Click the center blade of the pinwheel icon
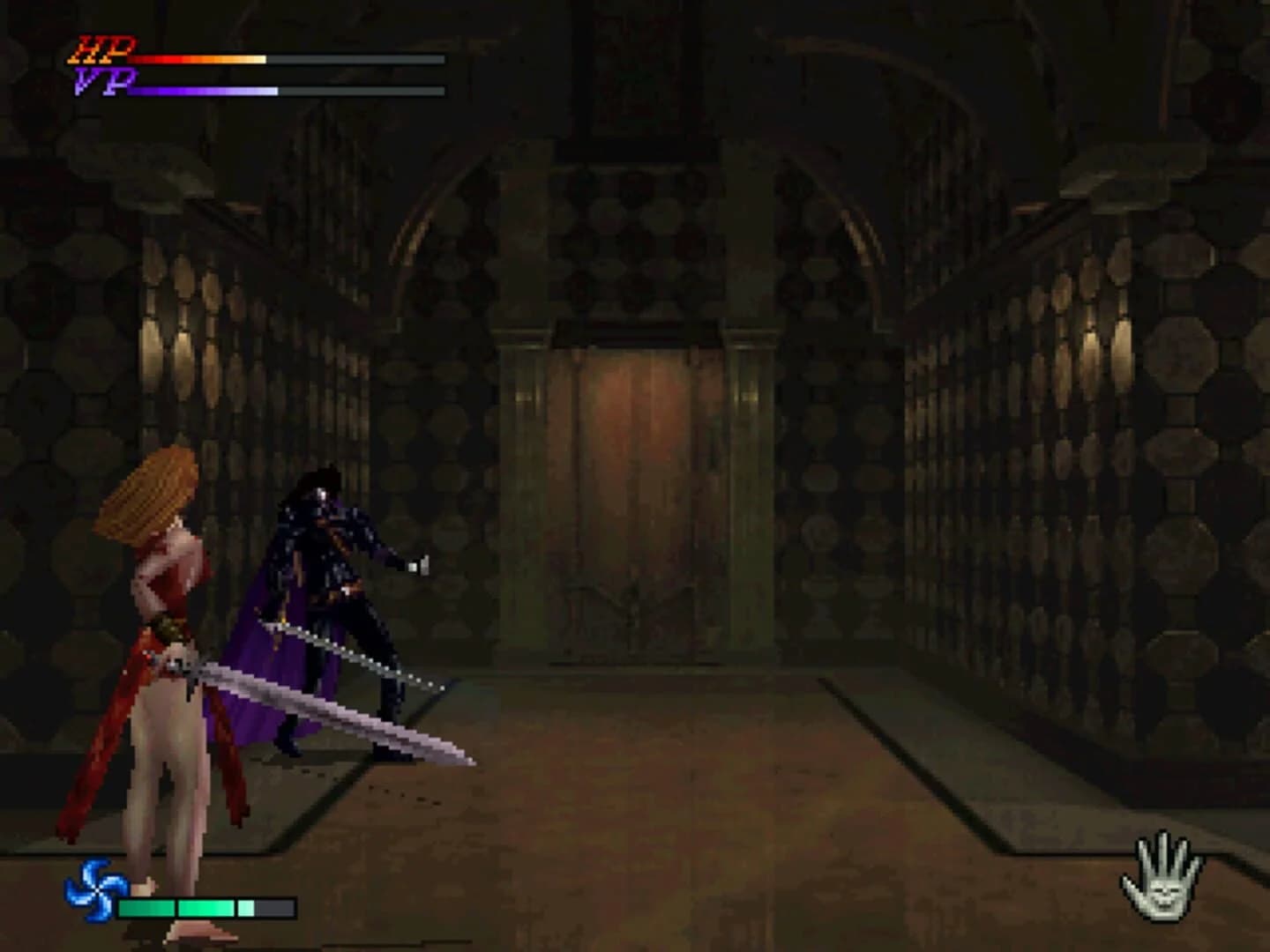The height and width of the screenshot is (952, 1270). click(97, 892)
